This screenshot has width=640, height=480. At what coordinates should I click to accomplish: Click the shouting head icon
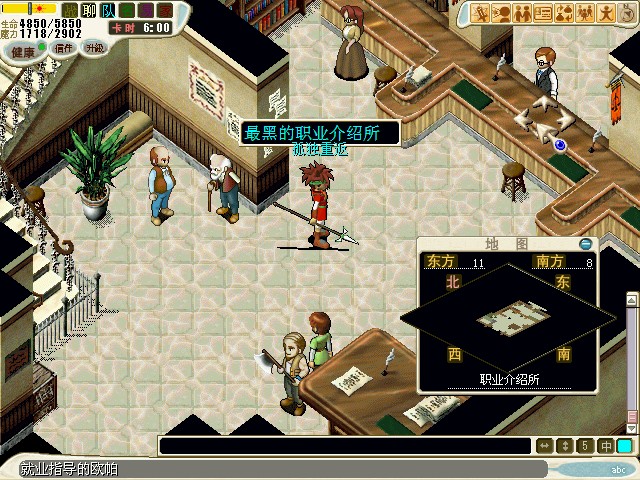[x=501, y=13]
